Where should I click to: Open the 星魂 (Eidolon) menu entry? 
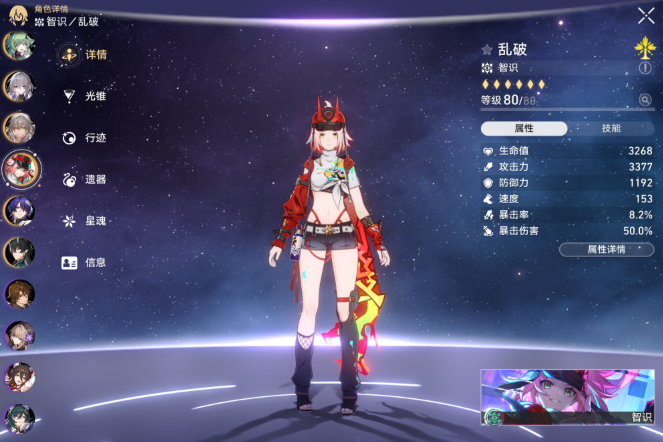click(x=86, y=221)
